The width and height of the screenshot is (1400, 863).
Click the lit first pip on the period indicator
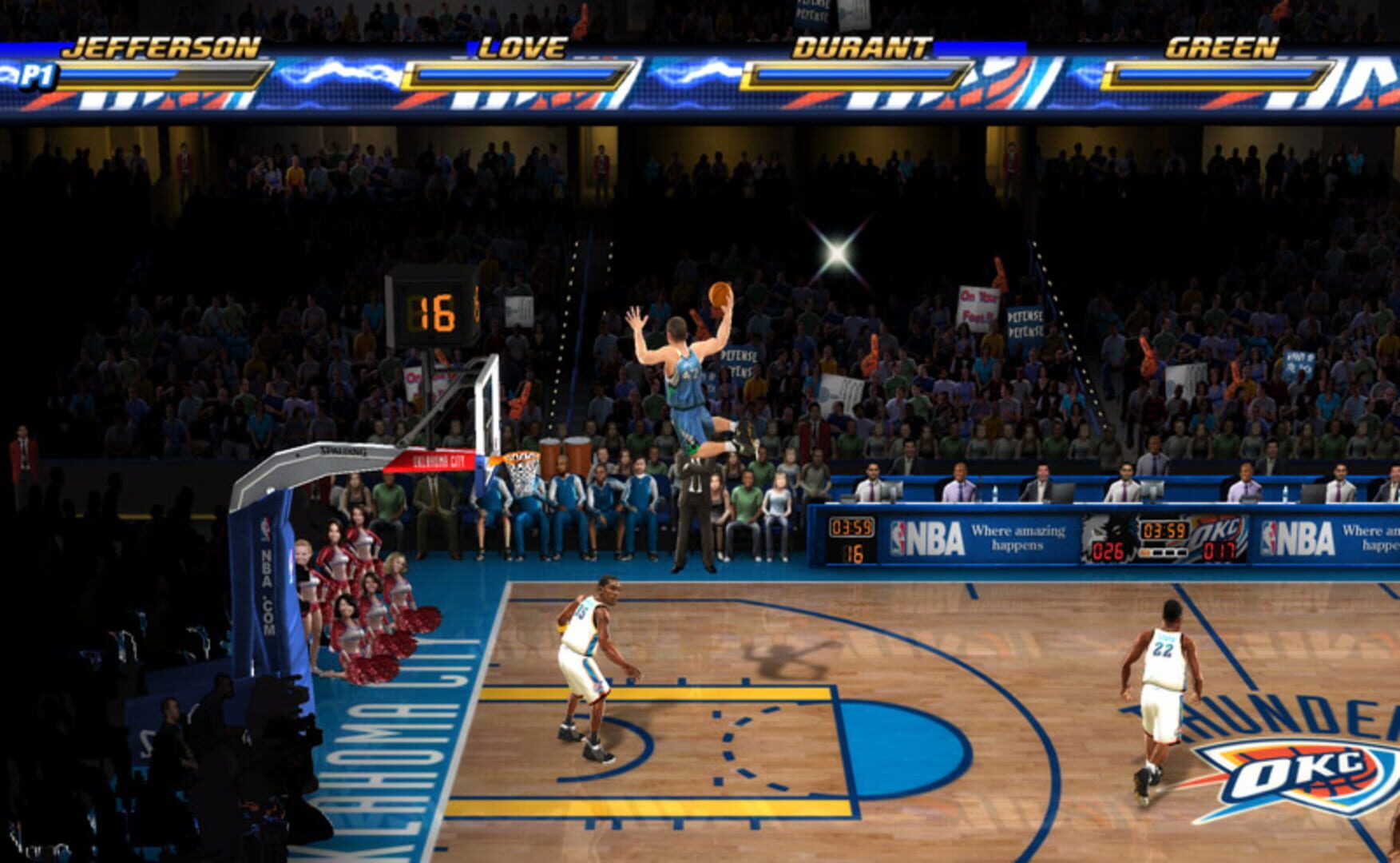[x=1144, y=552]
